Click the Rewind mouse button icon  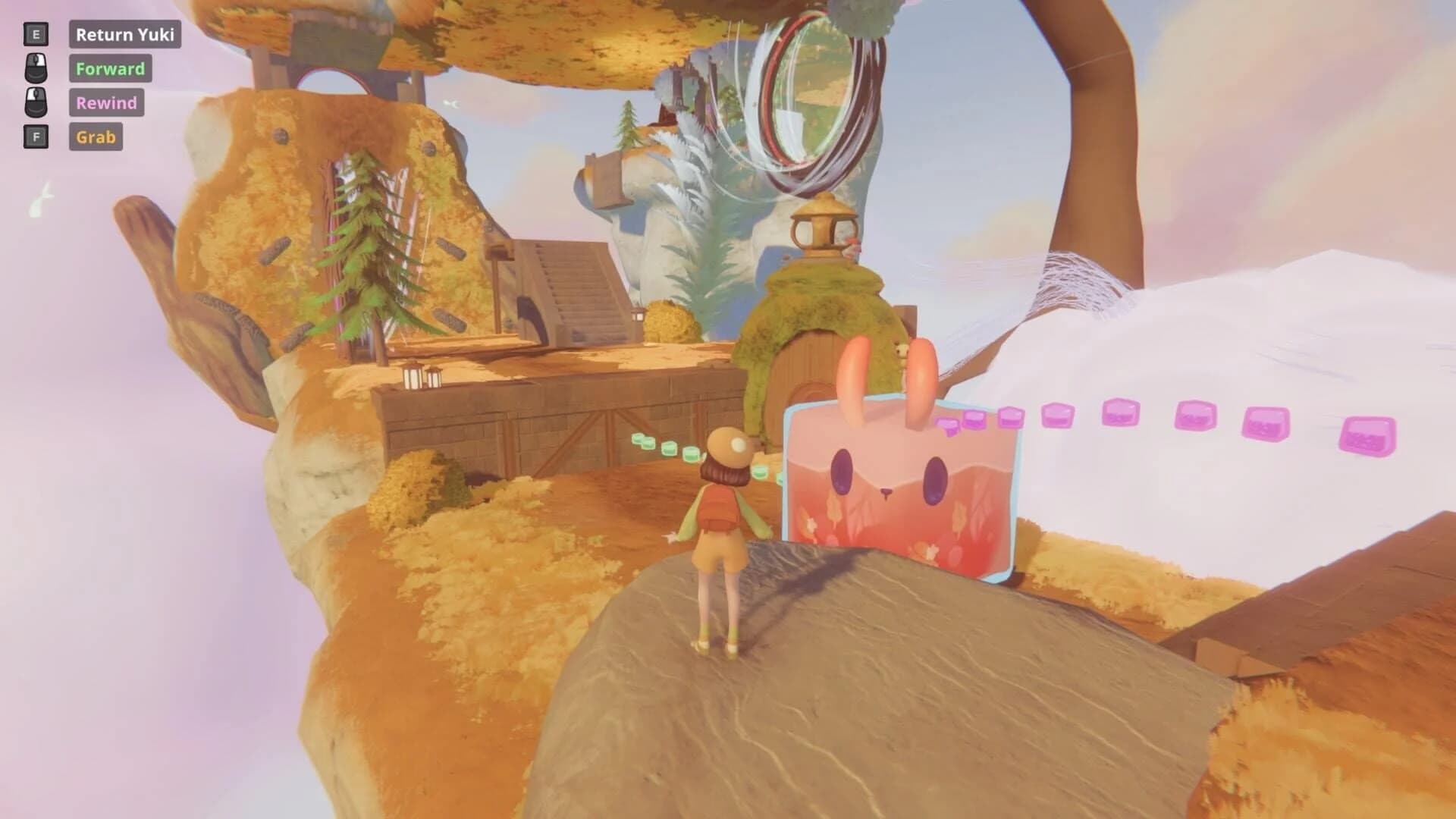pyautogui.click(x=36, y=102)
